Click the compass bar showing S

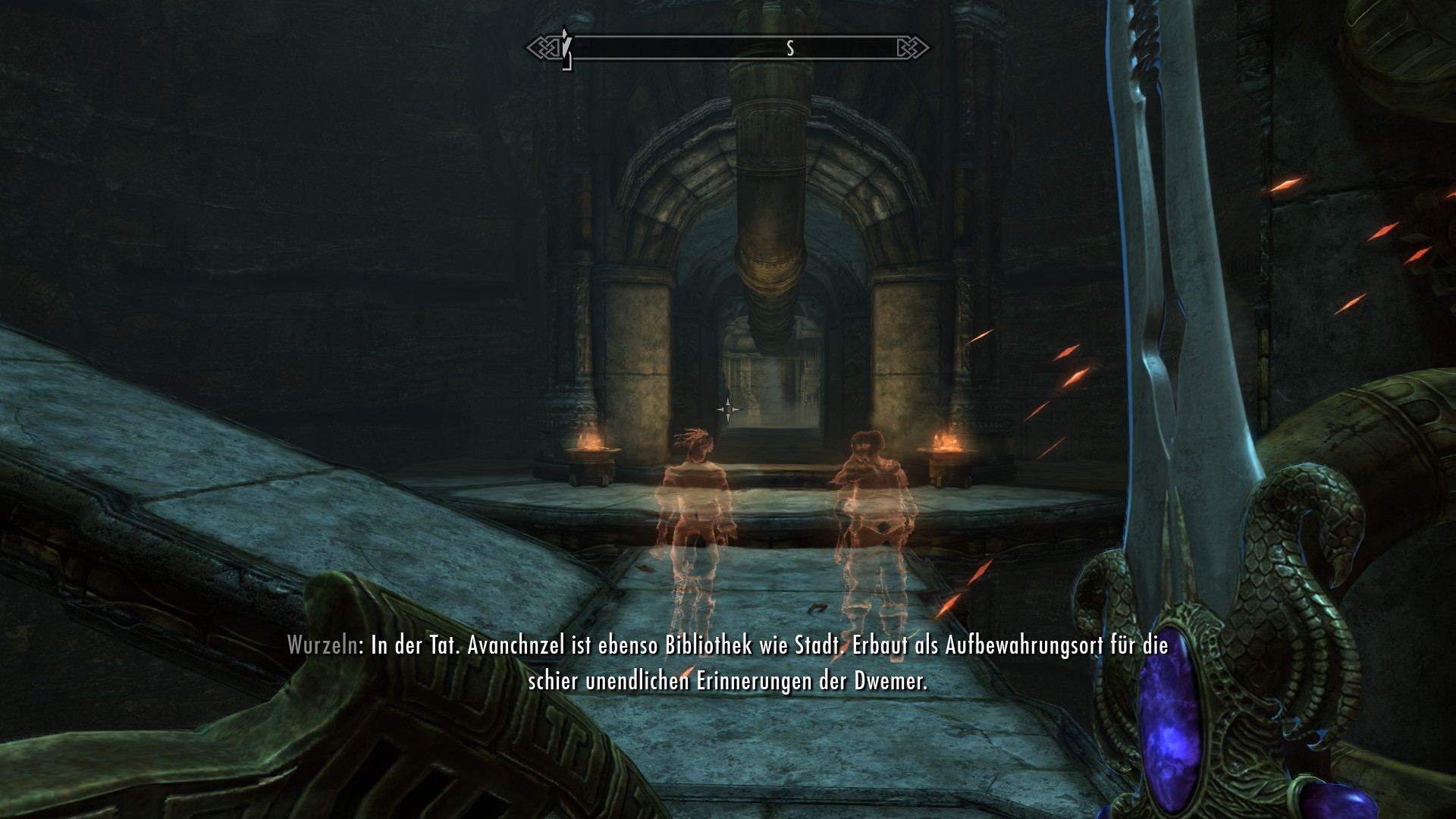pos(728,49)
